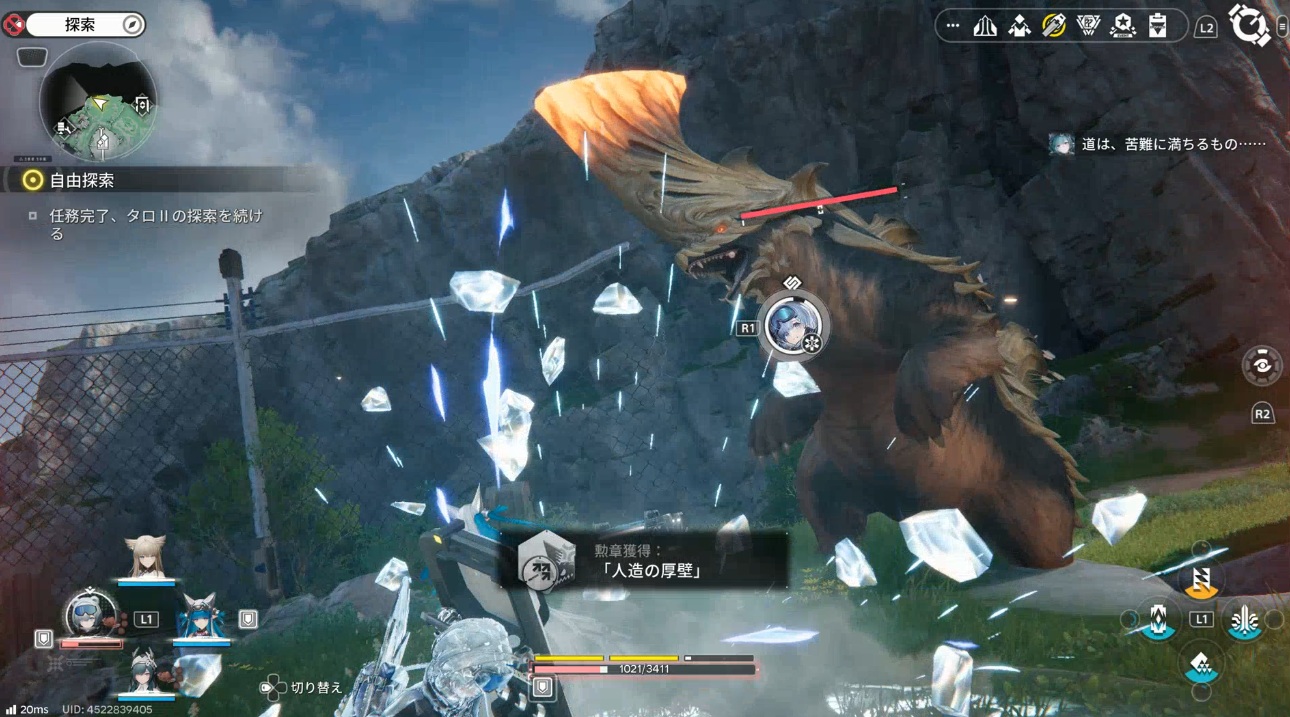The height and width of the screenshot is (717, 1290).
Task: Activate the left teal skill icon
Action: (x=1157, y=620)
